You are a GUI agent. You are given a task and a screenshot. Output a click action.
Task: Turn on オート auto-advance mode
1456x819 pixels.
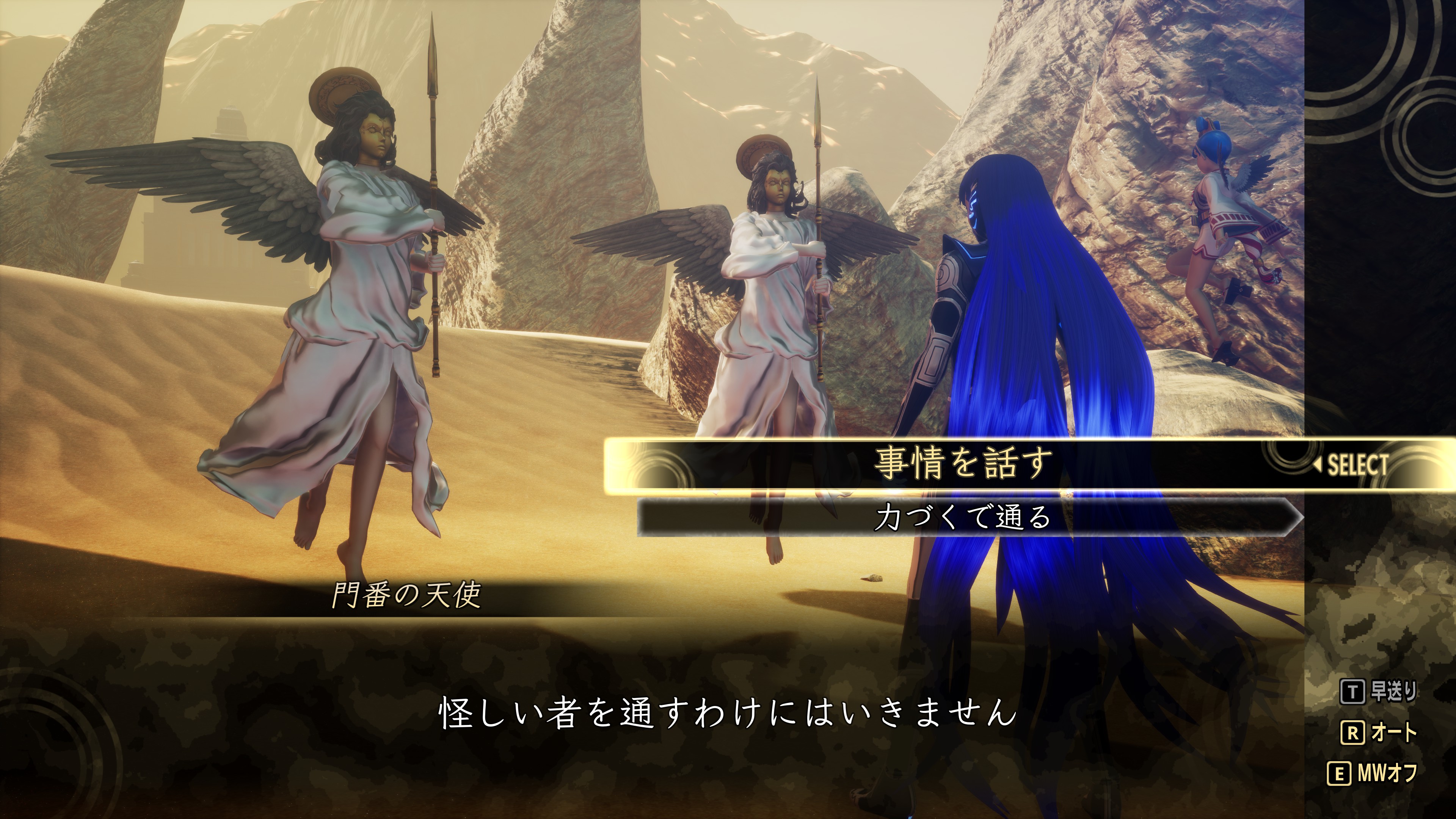tap(1379, 733)
